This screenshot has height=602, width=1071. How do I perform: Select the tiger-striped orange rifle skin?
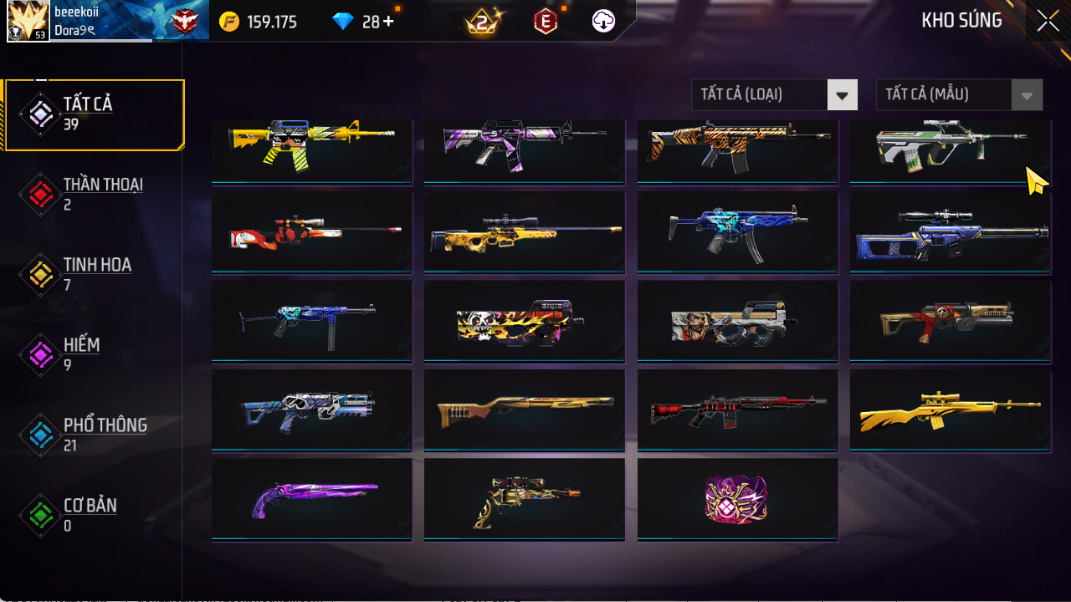(737, 147)
